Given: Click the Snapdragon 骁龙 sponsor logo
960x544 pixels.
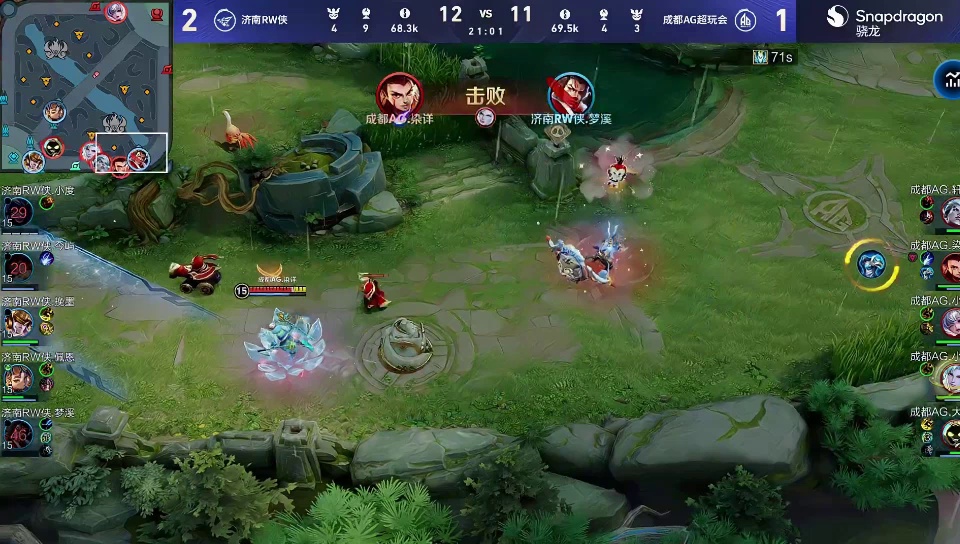Looking at the screenshot, I should click(x=884, y=20).
